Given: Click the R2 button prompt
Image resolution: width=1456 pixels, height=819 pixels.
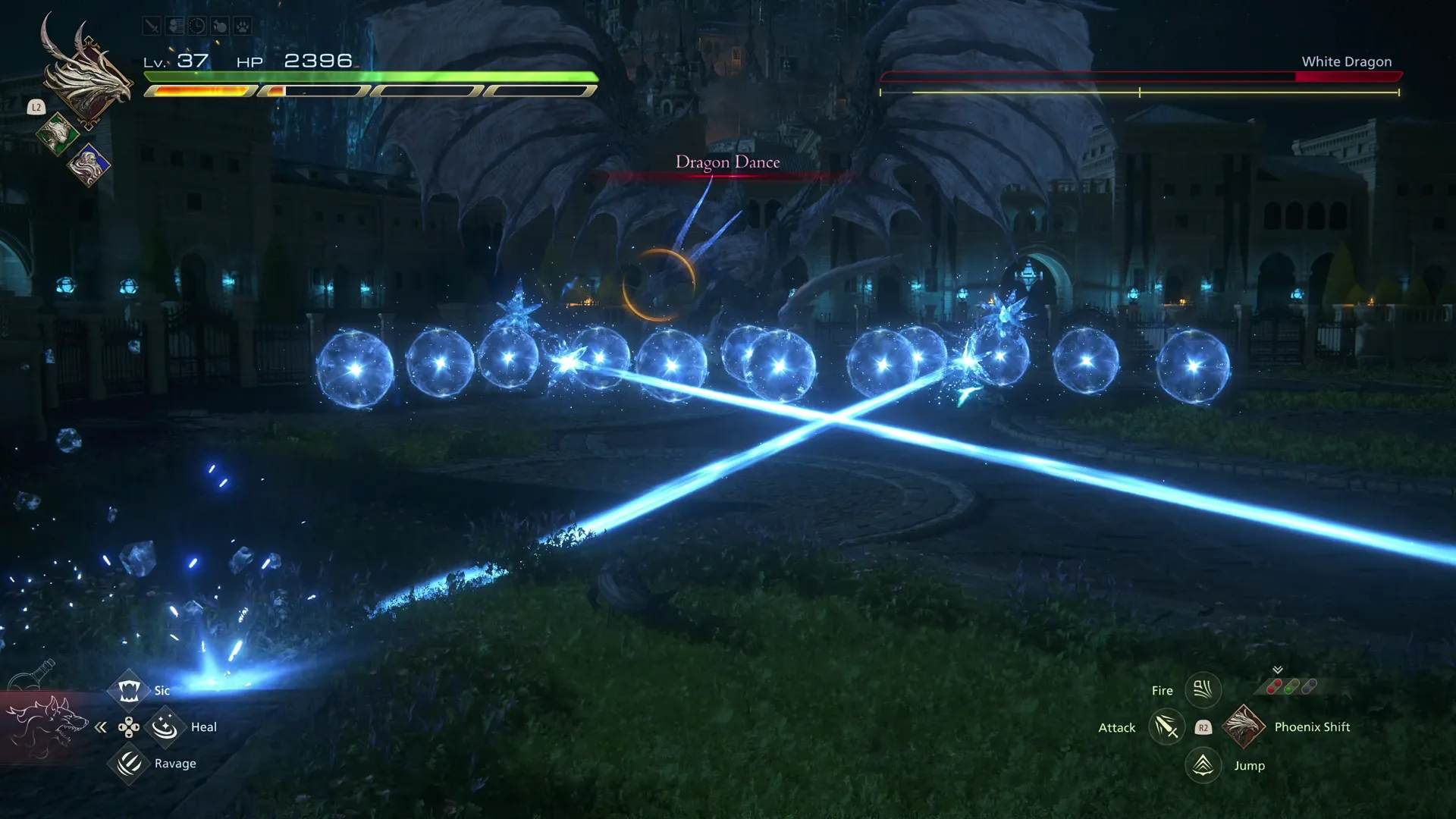Looking at the screenshot, I should coord(1203,727).
